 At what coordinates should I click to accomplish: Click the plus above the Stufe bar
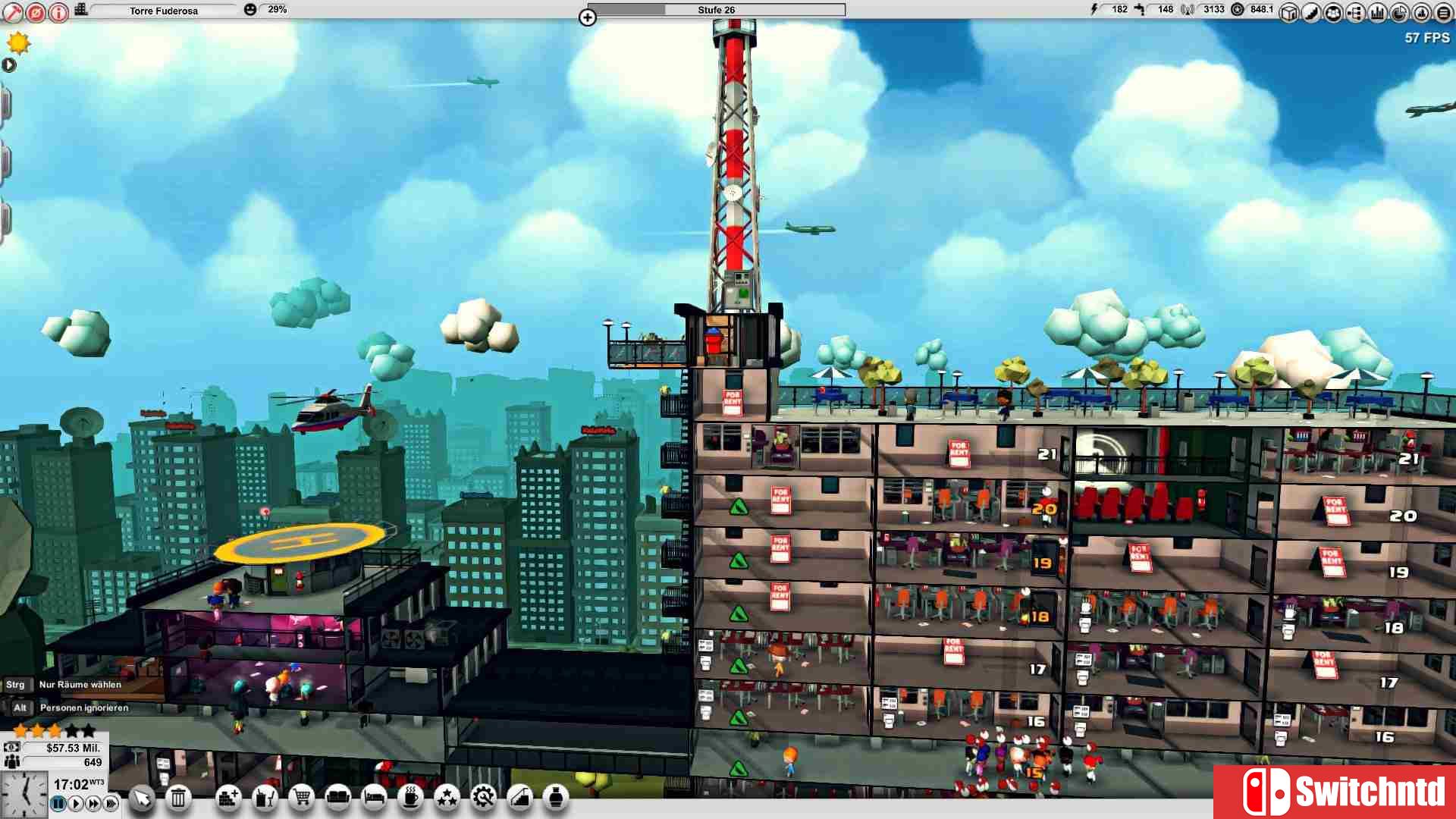click(588, 18)
